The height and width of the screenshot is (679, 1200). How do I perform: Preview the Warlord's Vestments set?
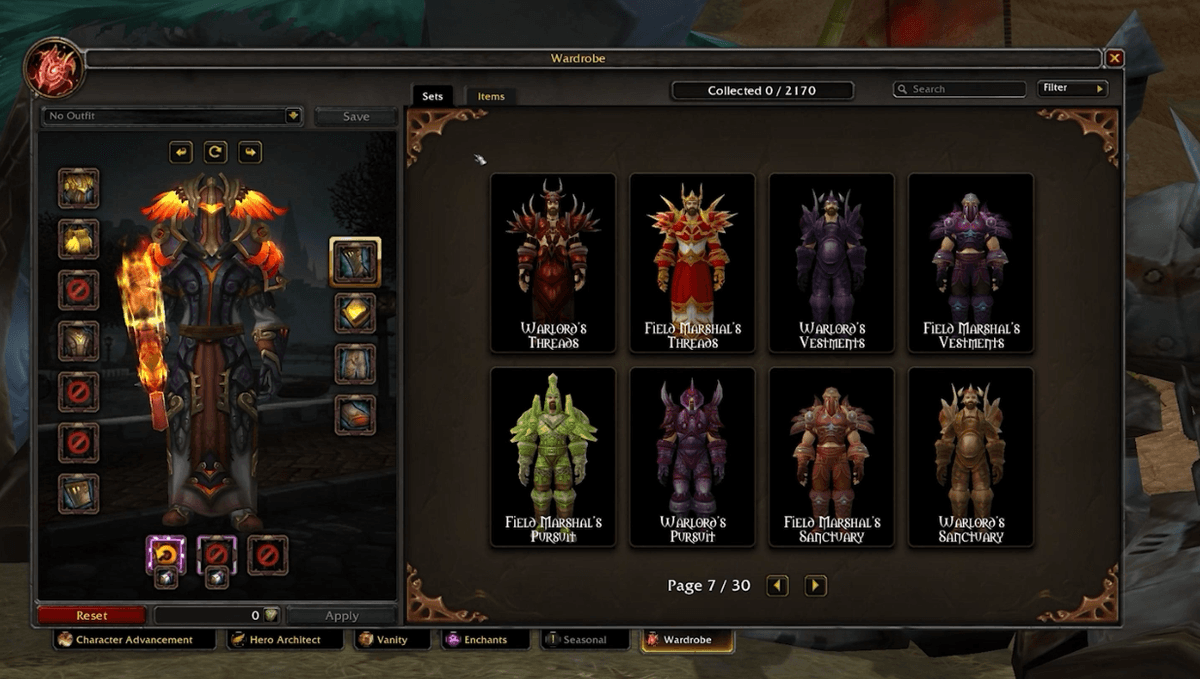pos(831,263)
